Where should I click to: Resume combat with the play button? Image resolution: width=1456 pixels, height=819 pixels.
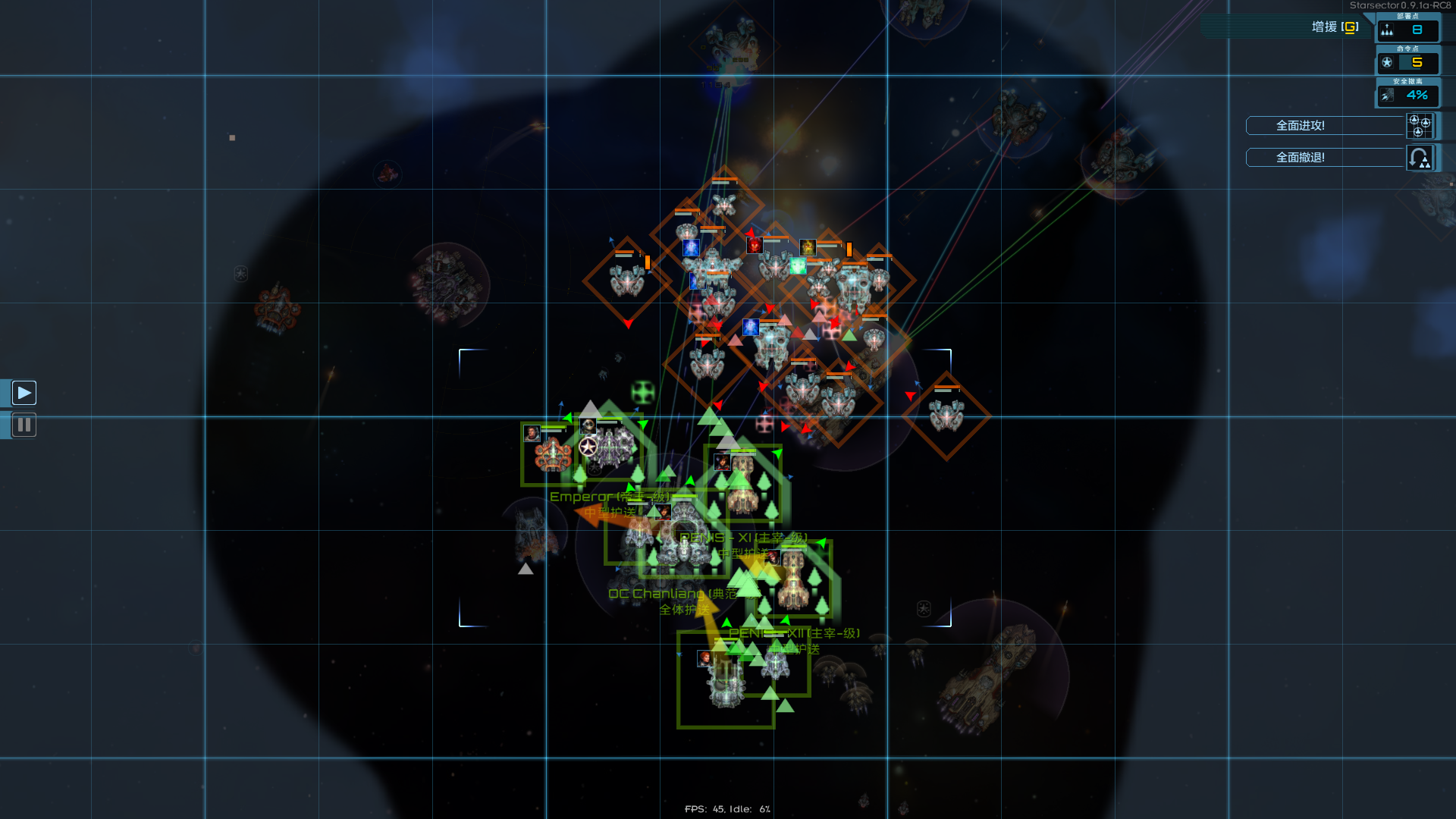tap(24, 392)
